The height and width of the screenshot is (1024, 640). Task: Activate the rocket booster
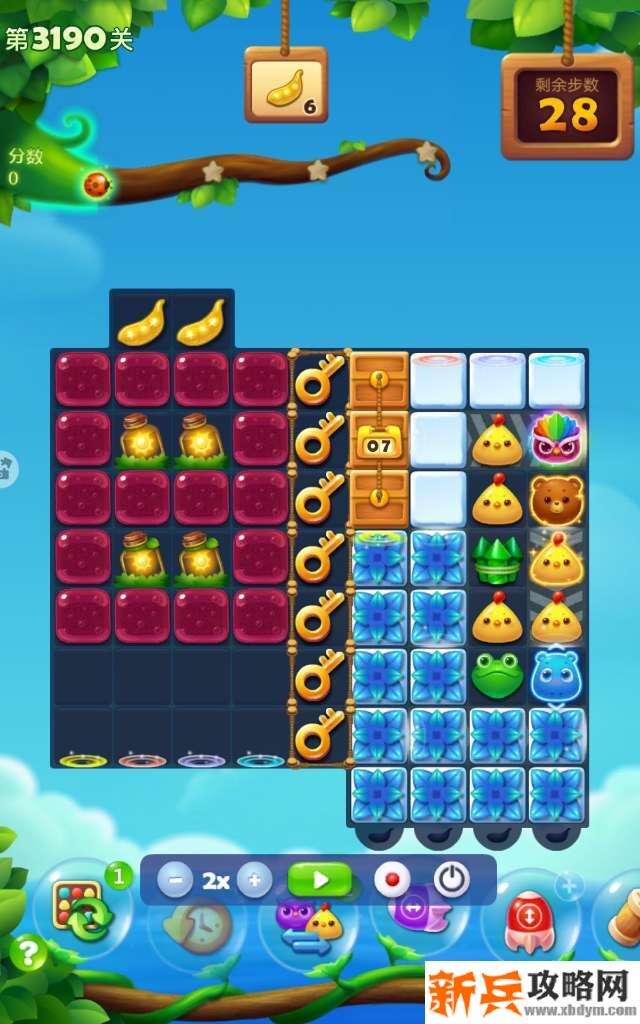[526, 917]
